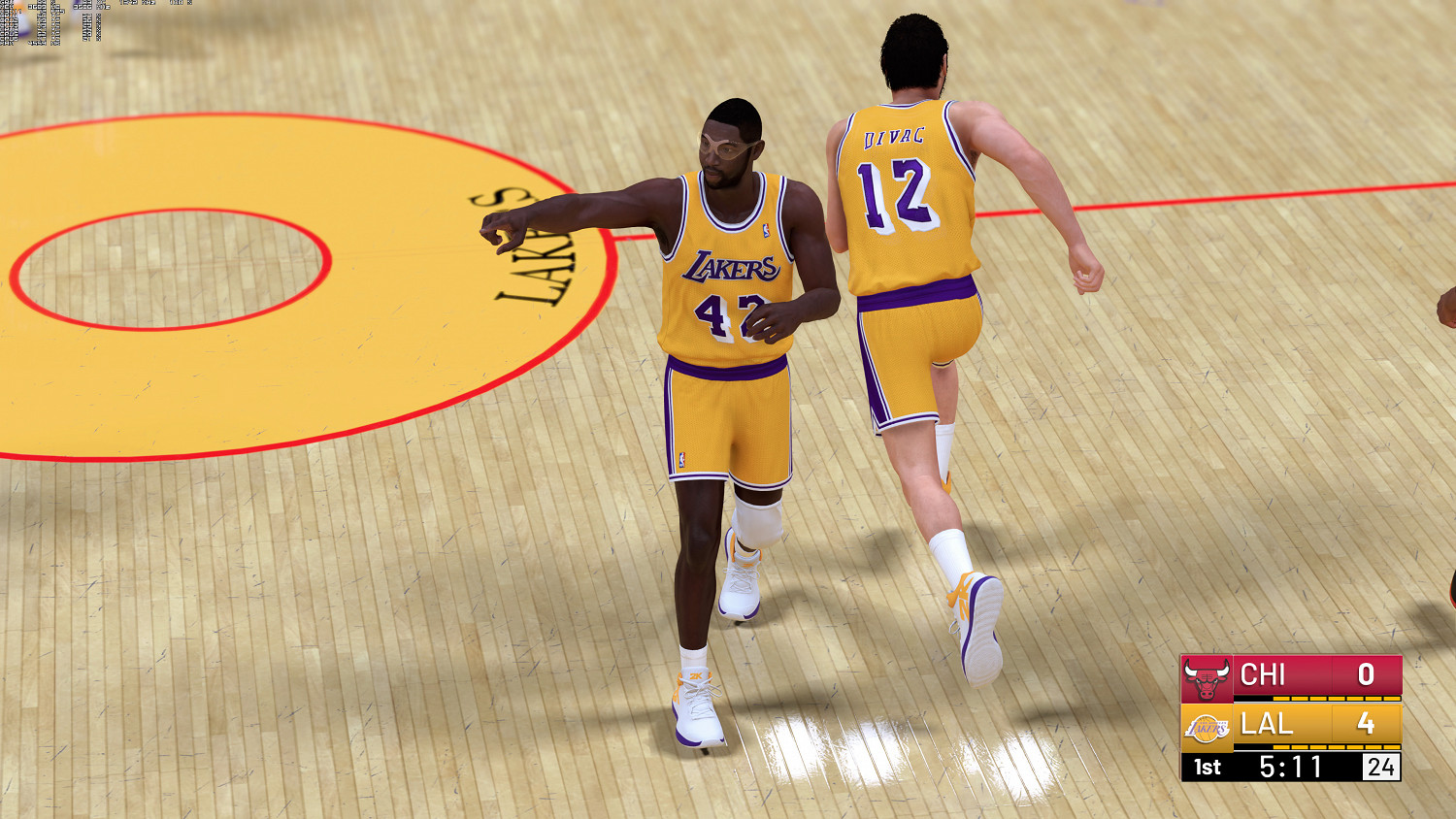Select the LAL row of the scoreboard
This screenshot has width=1456, height=819.
click(1291, 725)
